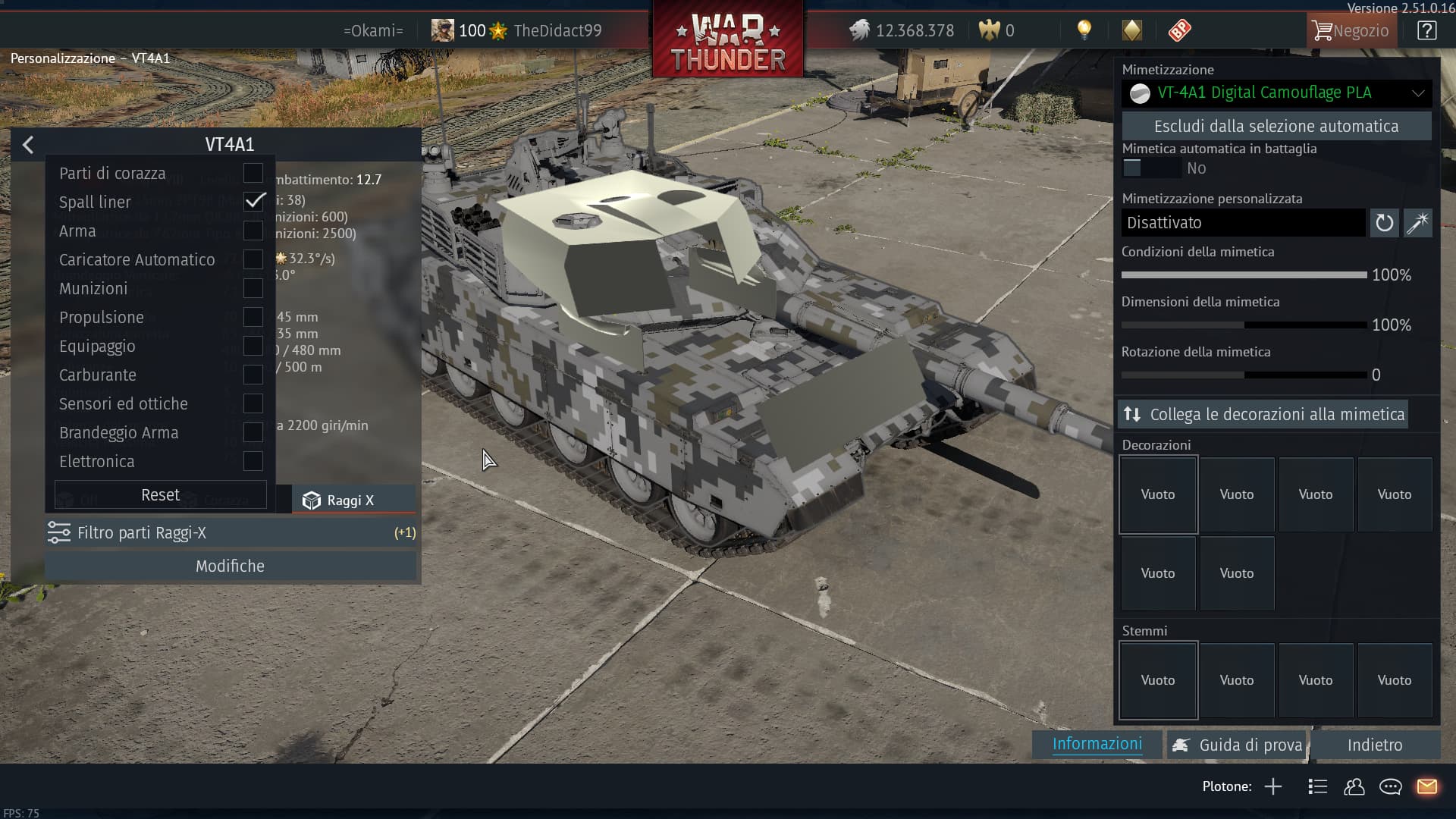Click Collega le decorazioni alla mimetica
The image size is (1456, 819).
click(1263, 415)
